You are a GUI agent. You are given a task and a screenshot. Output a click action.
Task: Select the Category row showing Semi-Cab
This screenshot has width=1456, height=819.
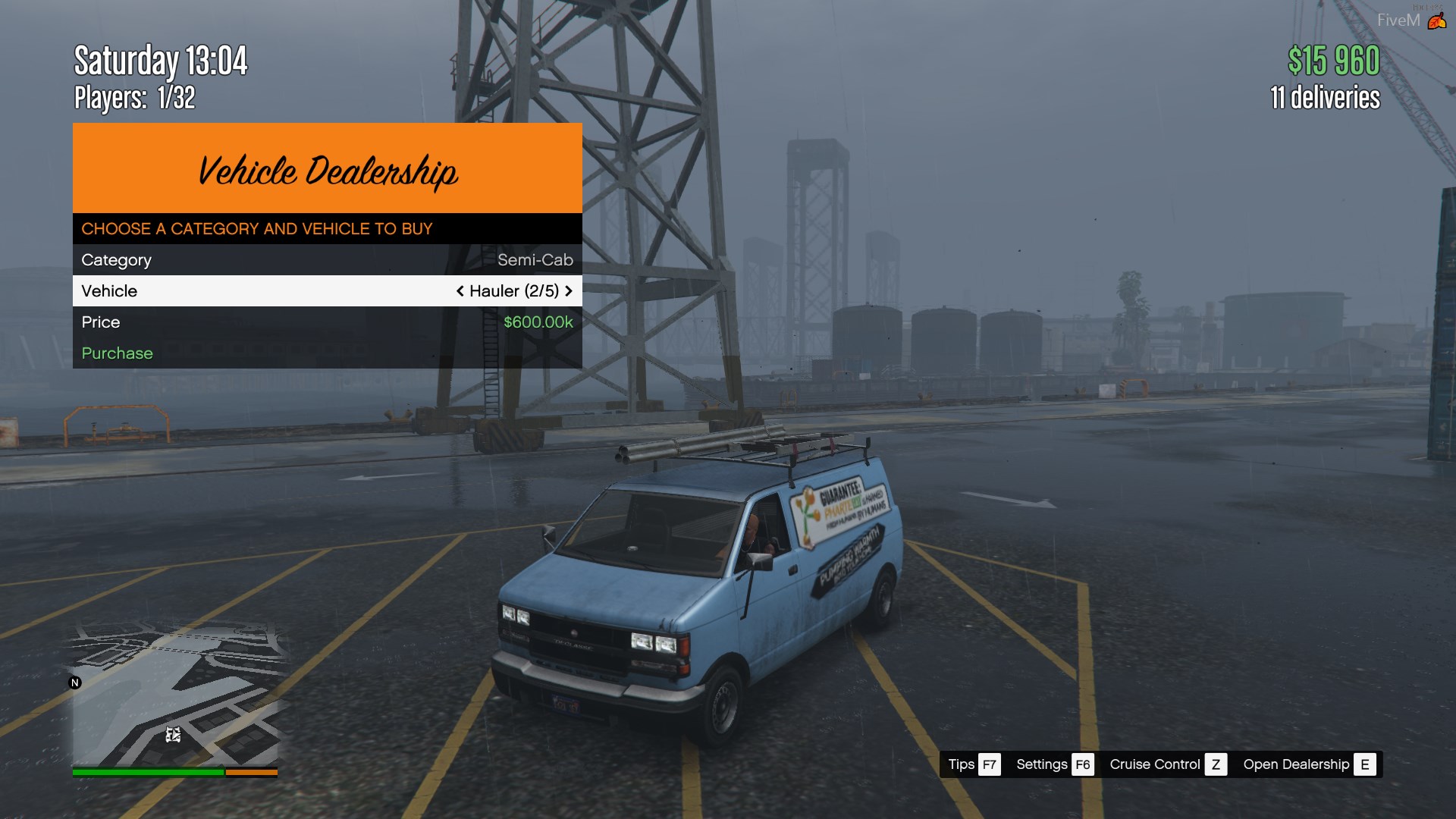click(327, 260)
